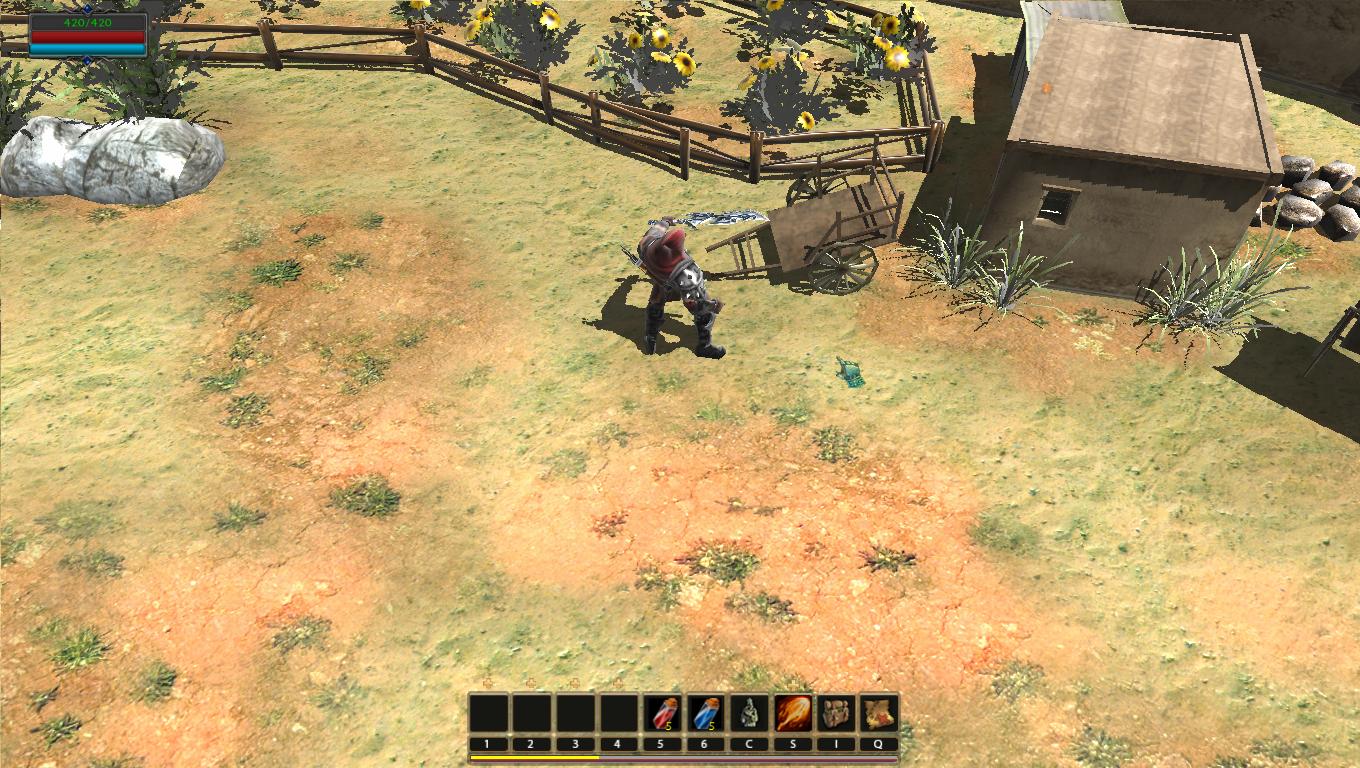This screenshot has height=768, width=1360.
Task: Open the skills fireball icon
Action: point(793,714)
